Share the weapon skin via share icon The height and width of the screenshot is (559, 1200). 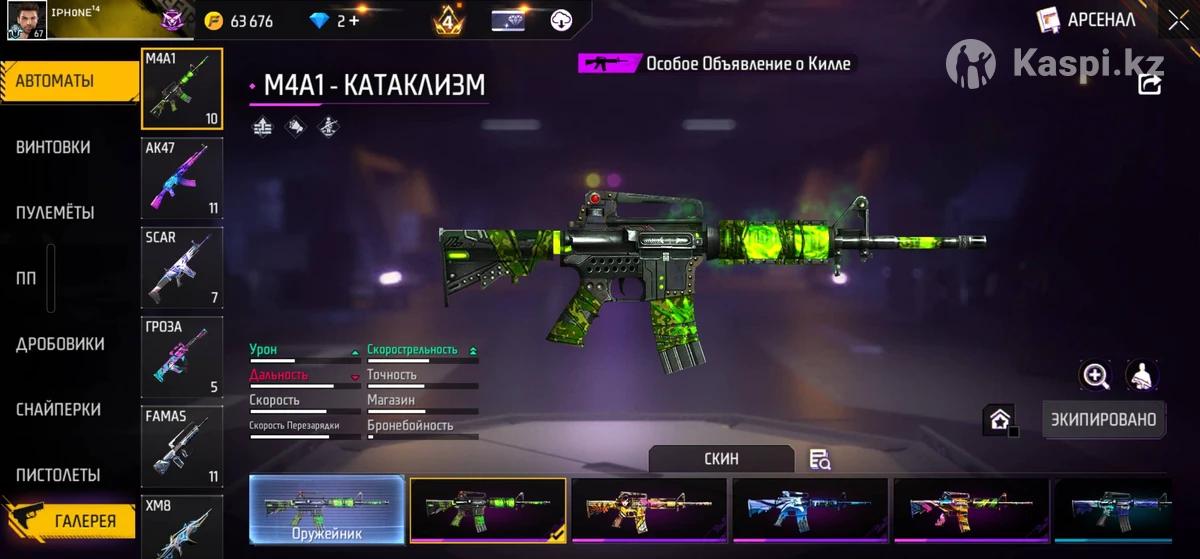(x=1150, y=85)
